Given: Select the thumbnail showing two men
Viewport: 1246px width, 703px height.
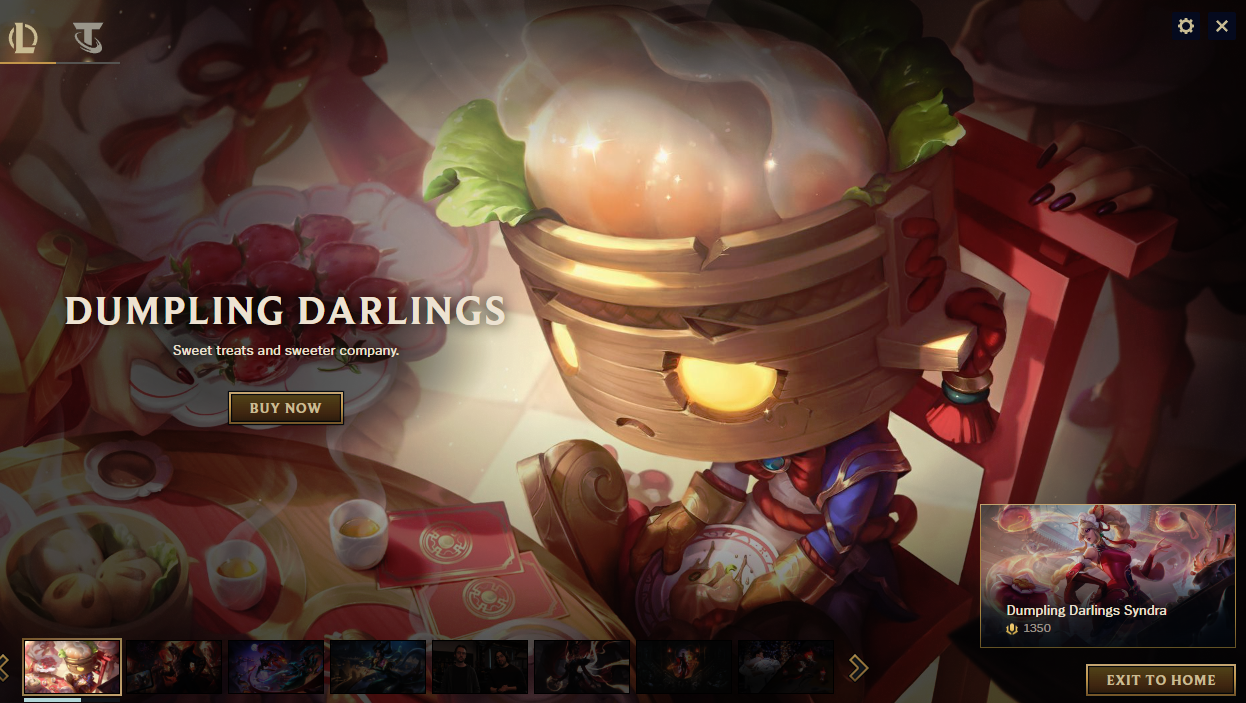Looking at the screenshot, I should pos(480,667).
